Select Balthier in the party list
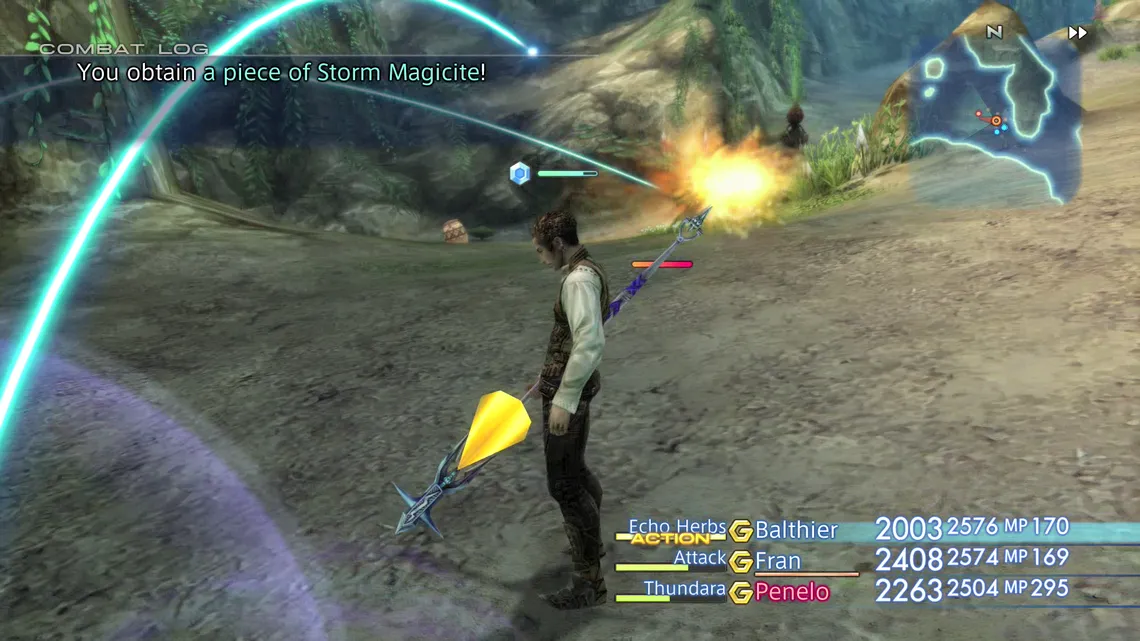Screen dimensions: 1140x641 point(796,530)
